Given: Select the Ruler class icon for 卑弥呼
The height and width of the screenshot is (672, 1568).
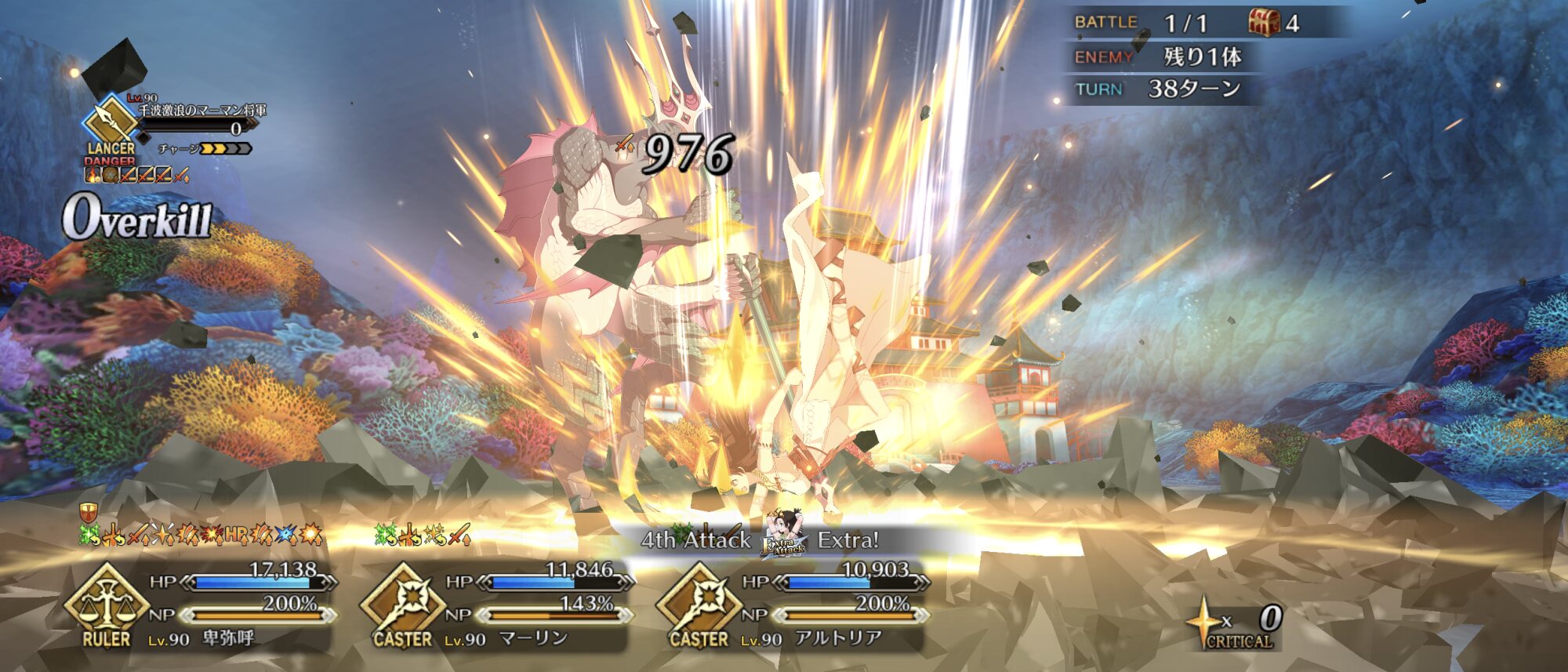Looking at the screenshot, I should pos(106,604).
